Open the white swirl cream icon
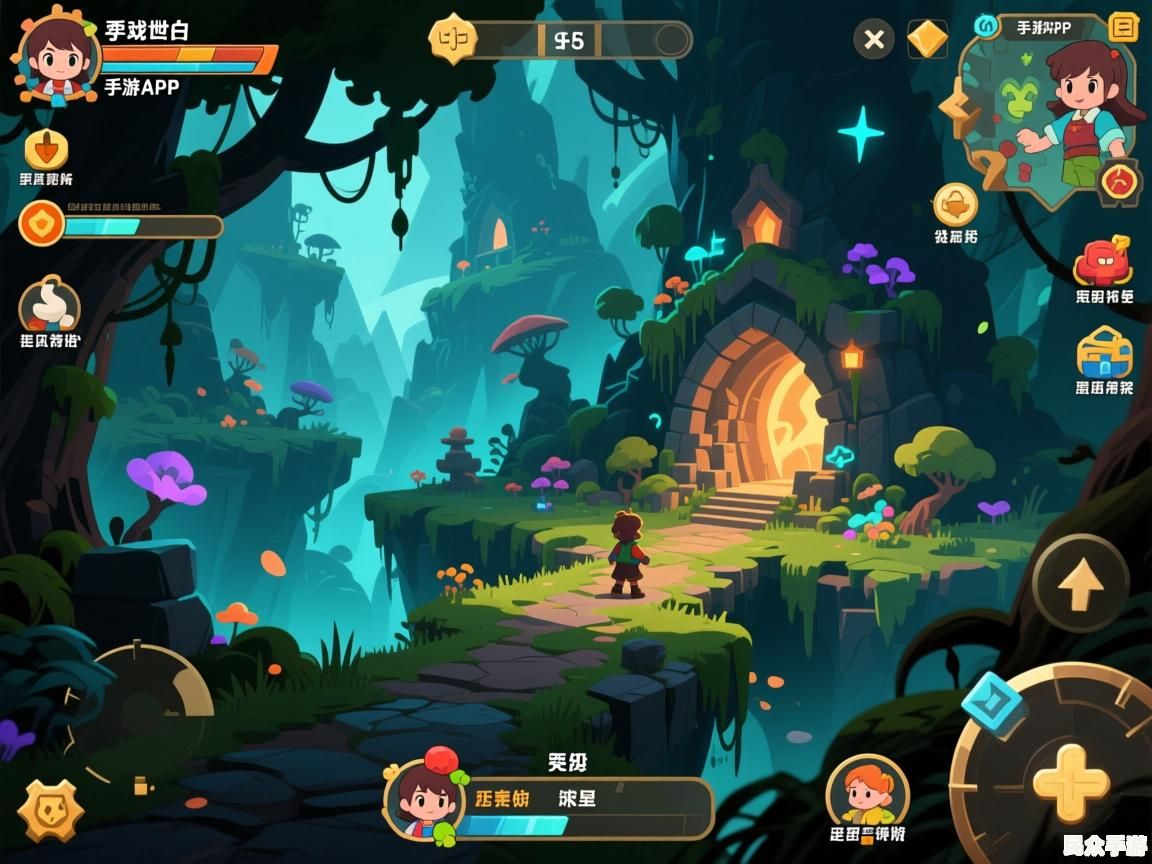This screenshot has width=1152, height=864. [48, 302]
